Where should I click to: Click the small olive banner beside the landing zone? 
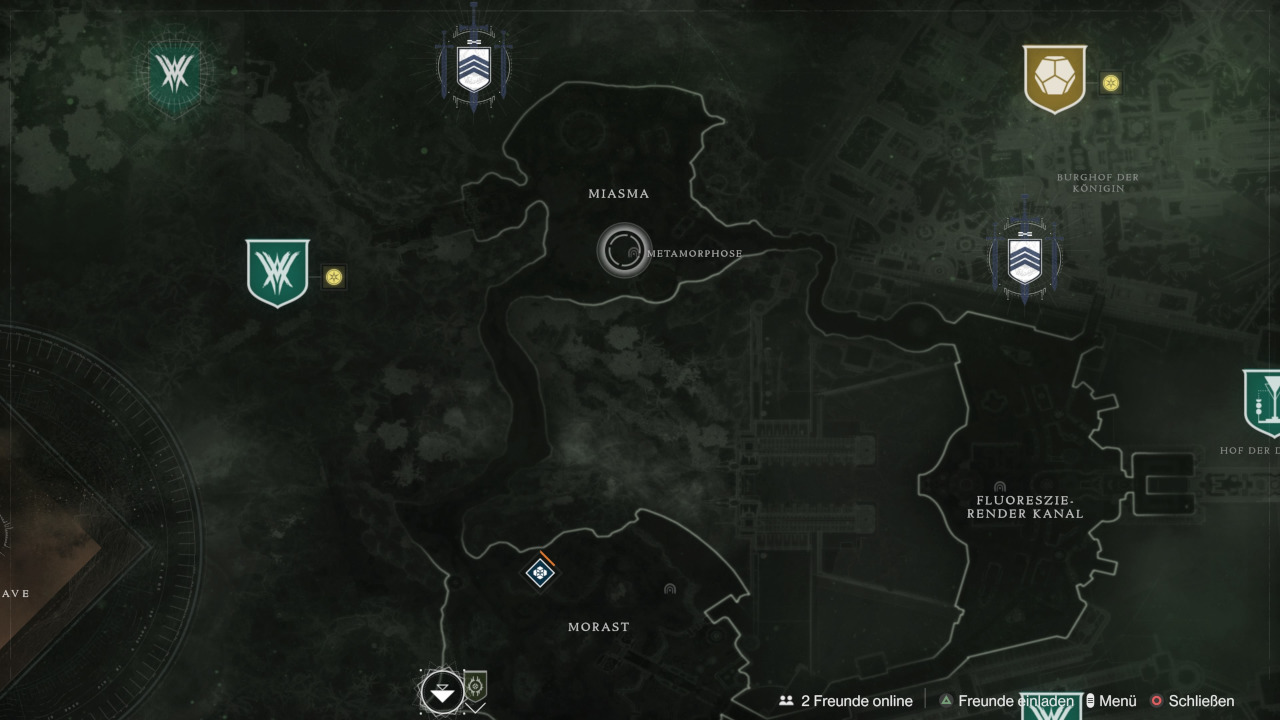point(476,687)
